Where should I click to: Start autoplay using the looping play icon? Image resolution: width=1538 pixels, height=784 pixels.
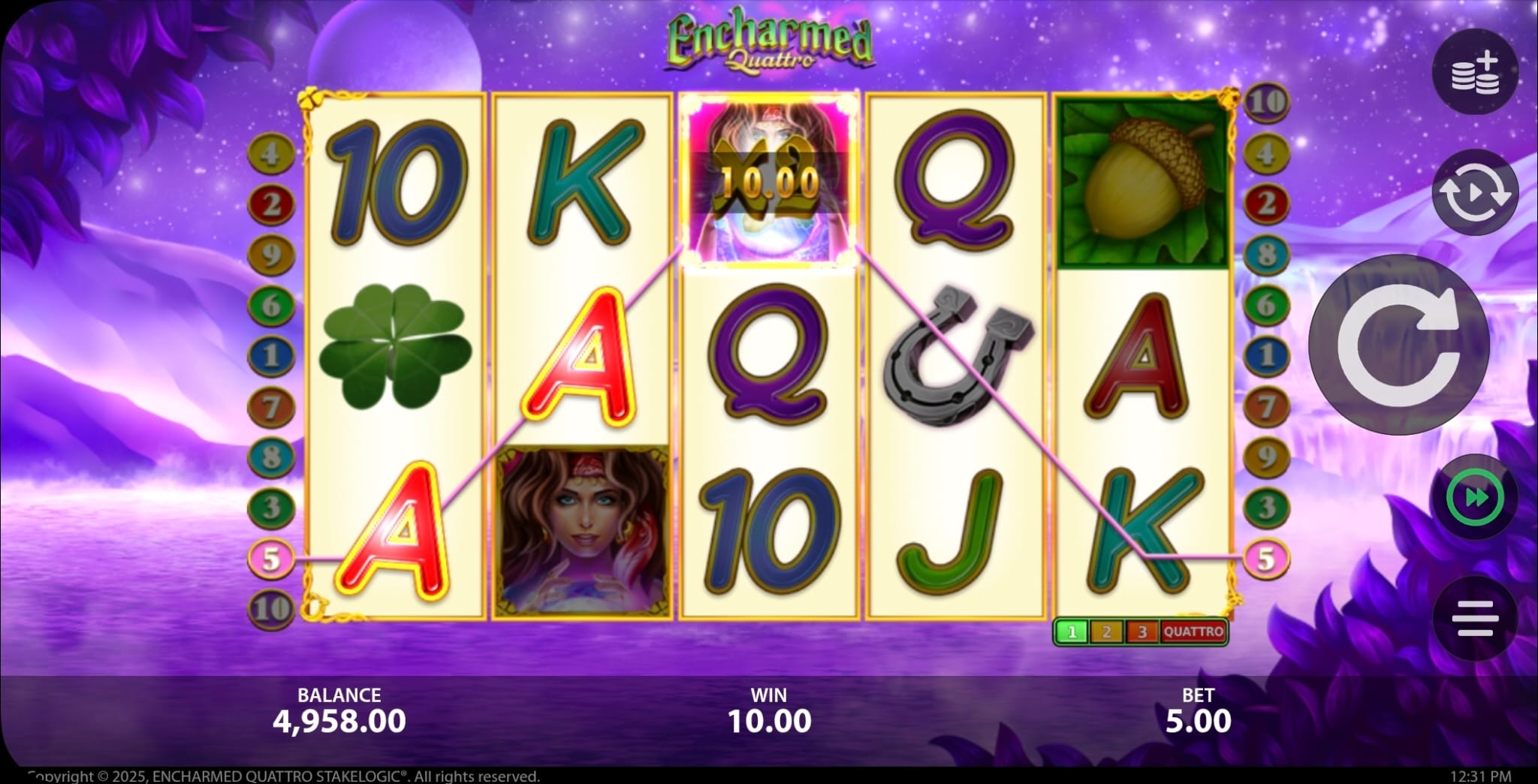(1475, 193)
